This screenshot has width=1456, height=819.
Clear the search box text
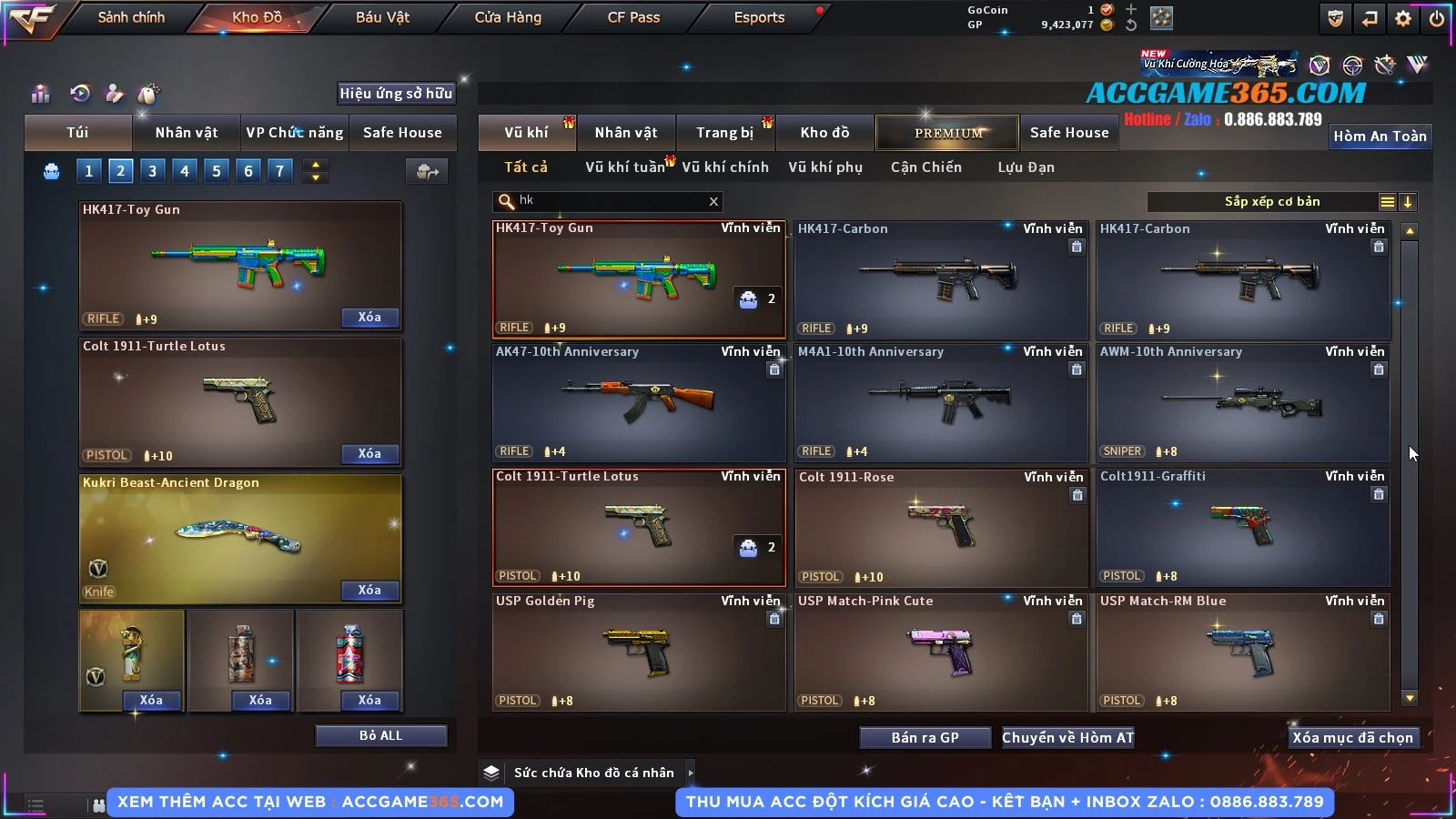[713, 201]
